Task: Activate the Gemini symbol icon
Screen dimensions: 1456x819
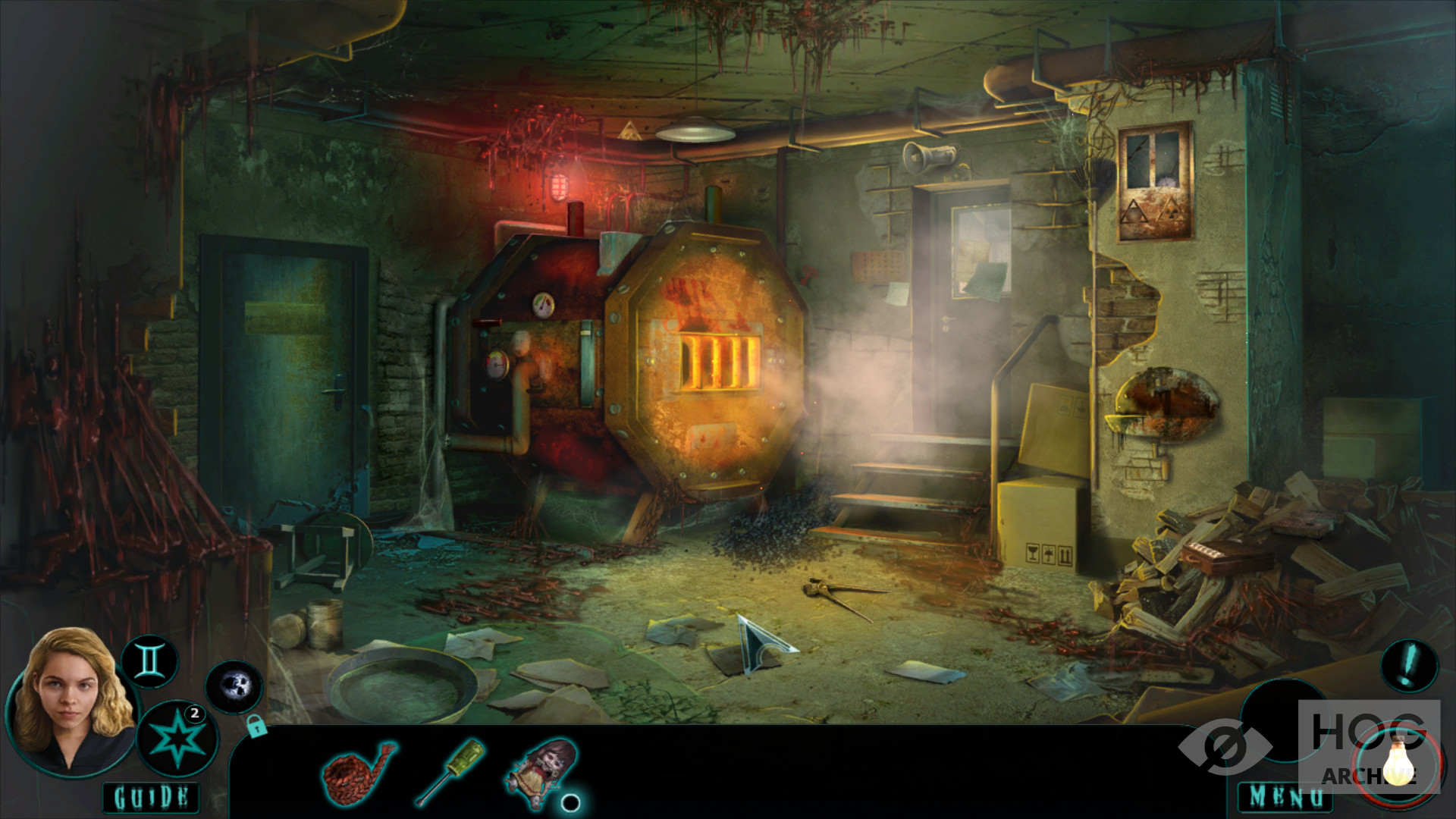Action: coord(149,661)
